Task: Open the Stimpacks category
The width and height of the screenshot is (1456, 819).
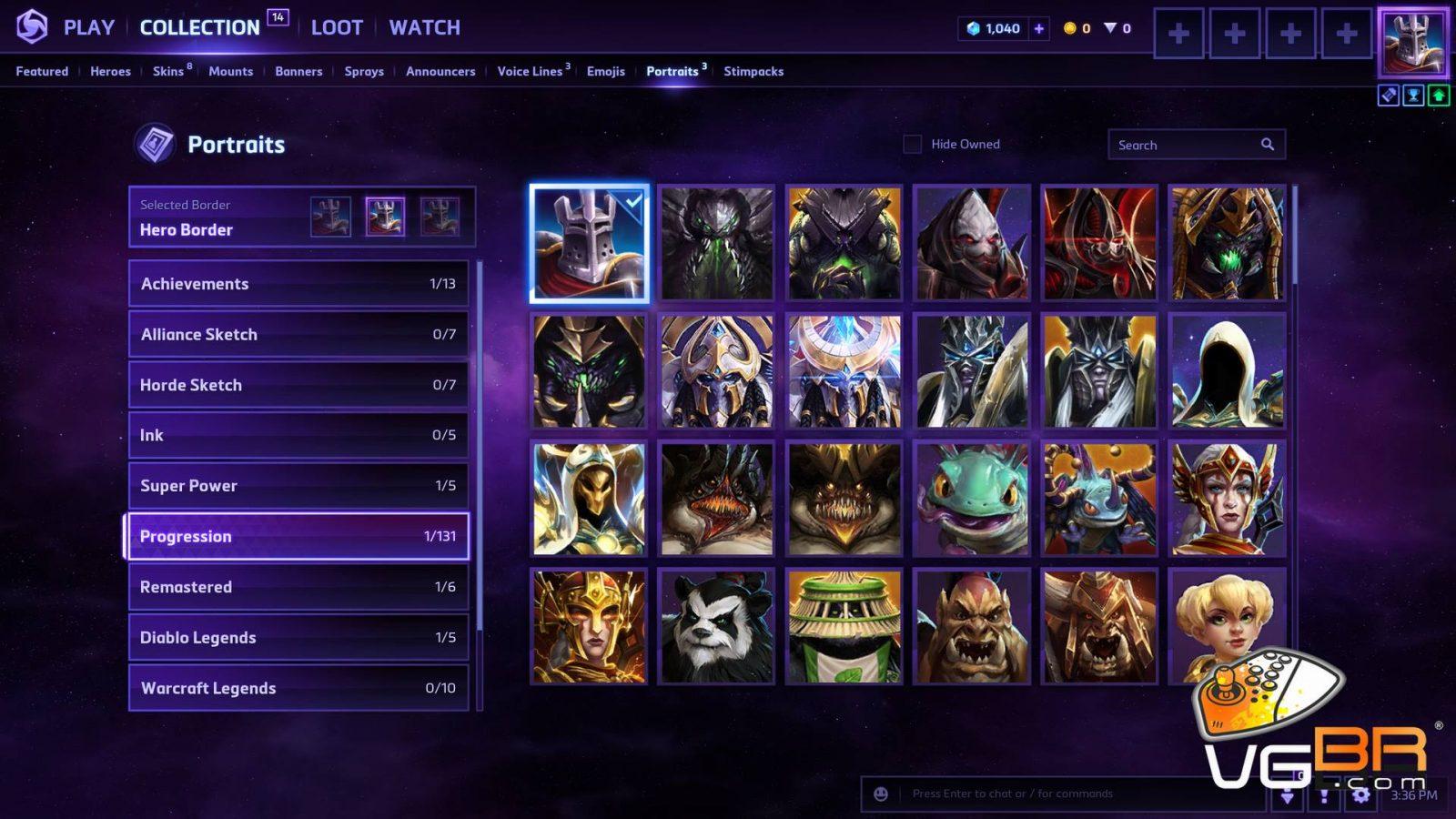Action: tap(753, 71)
